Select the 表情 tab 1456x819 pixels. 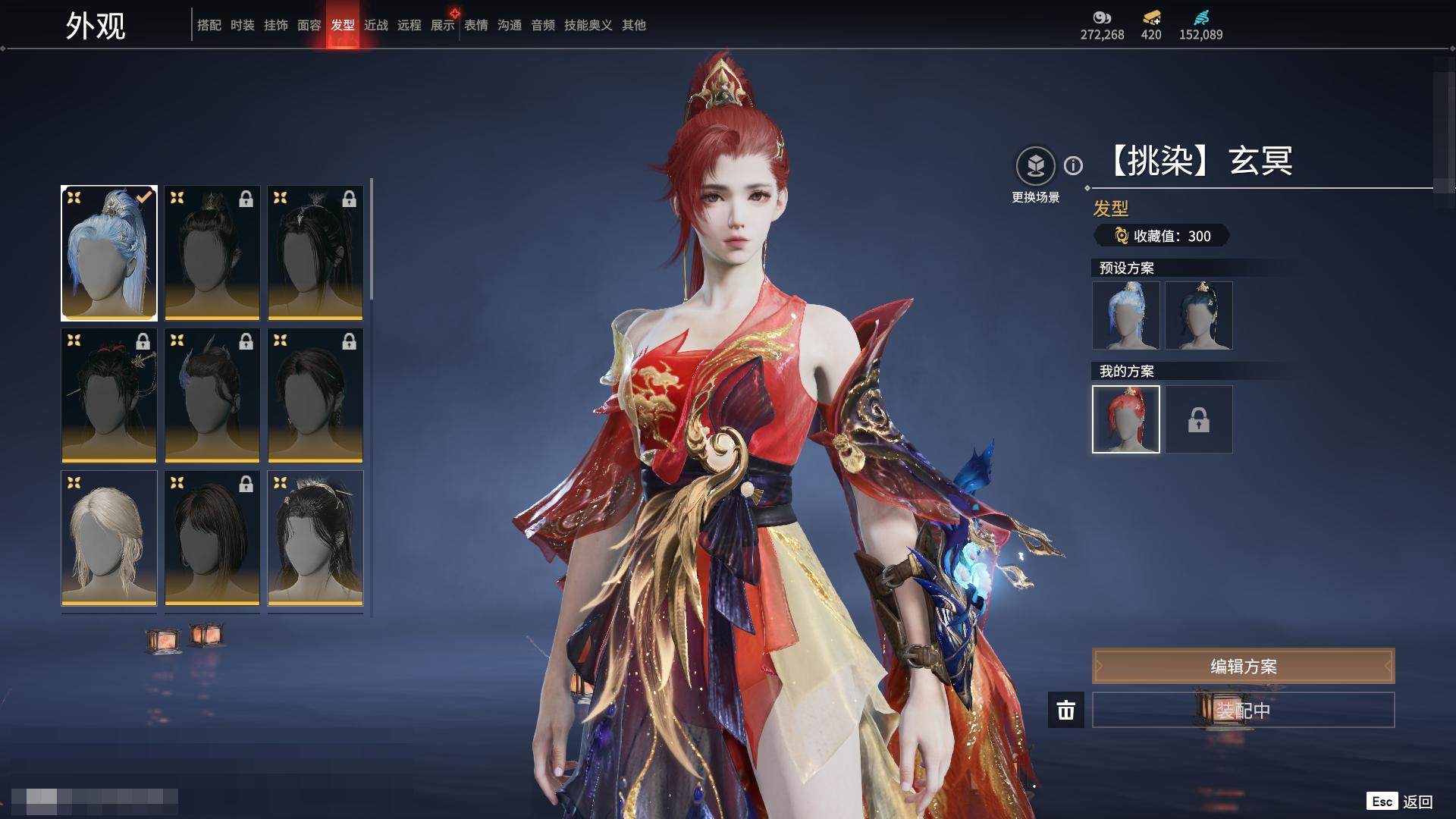click(475, 25)
